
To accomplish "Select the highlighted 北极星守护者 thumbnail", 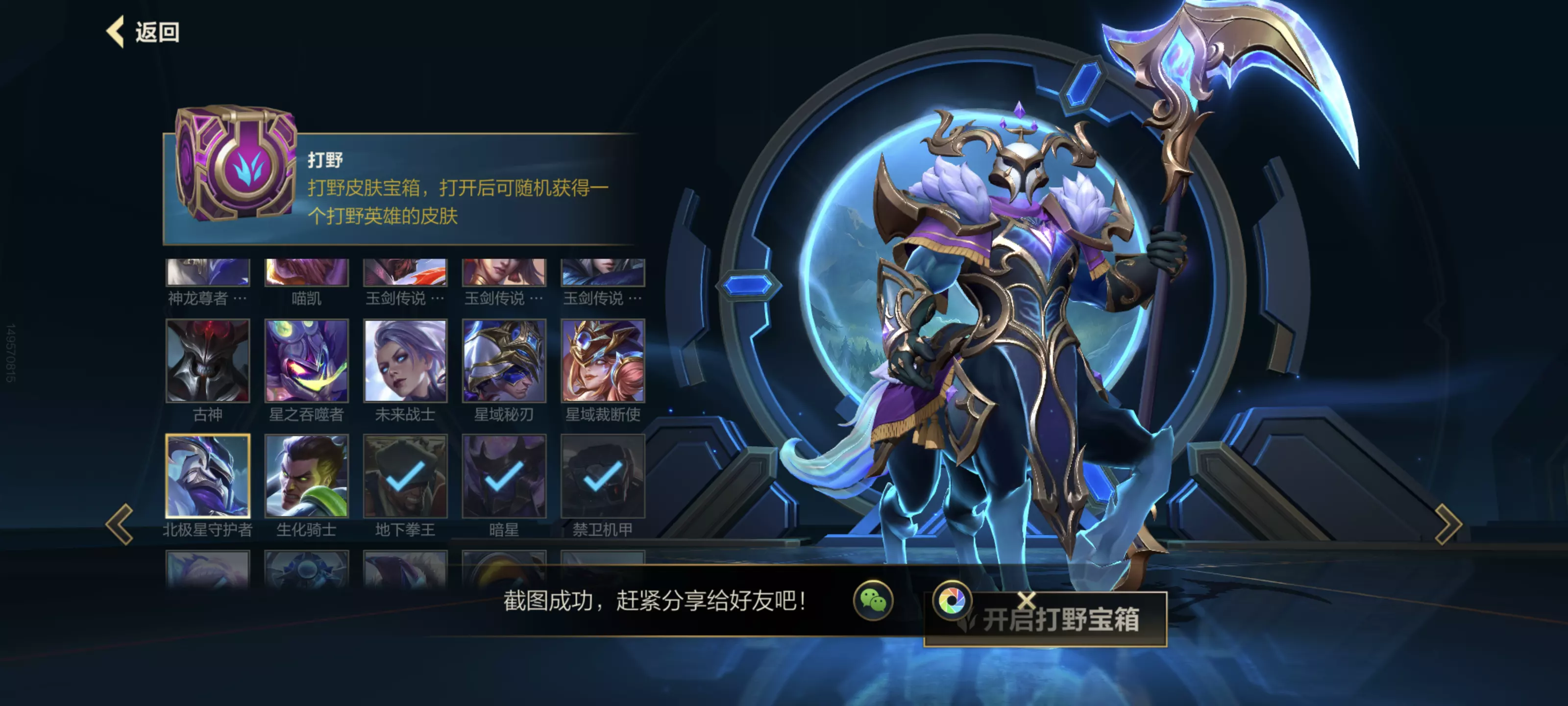I will point(208,478).
